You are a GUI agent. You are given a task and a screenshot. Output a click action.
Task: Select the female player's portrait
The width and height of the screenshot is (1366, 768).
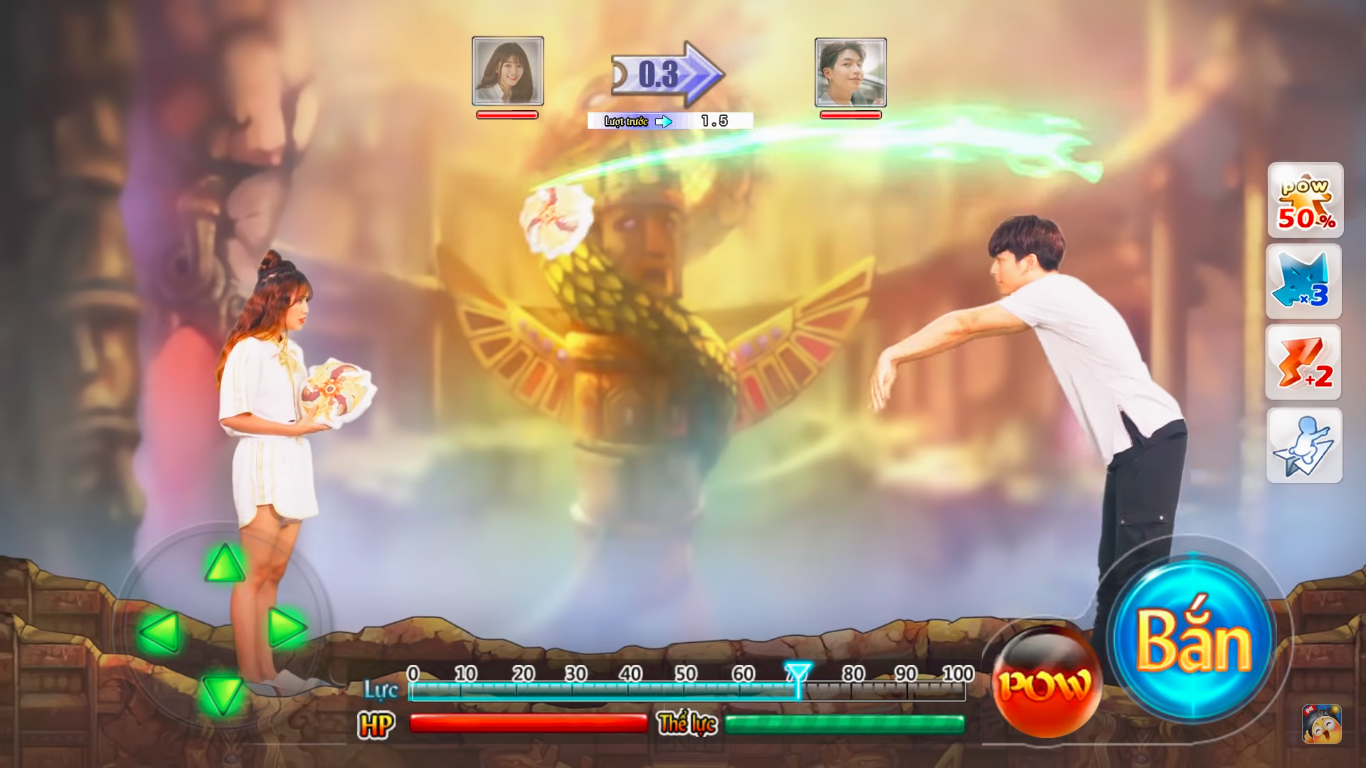(508, 71)
